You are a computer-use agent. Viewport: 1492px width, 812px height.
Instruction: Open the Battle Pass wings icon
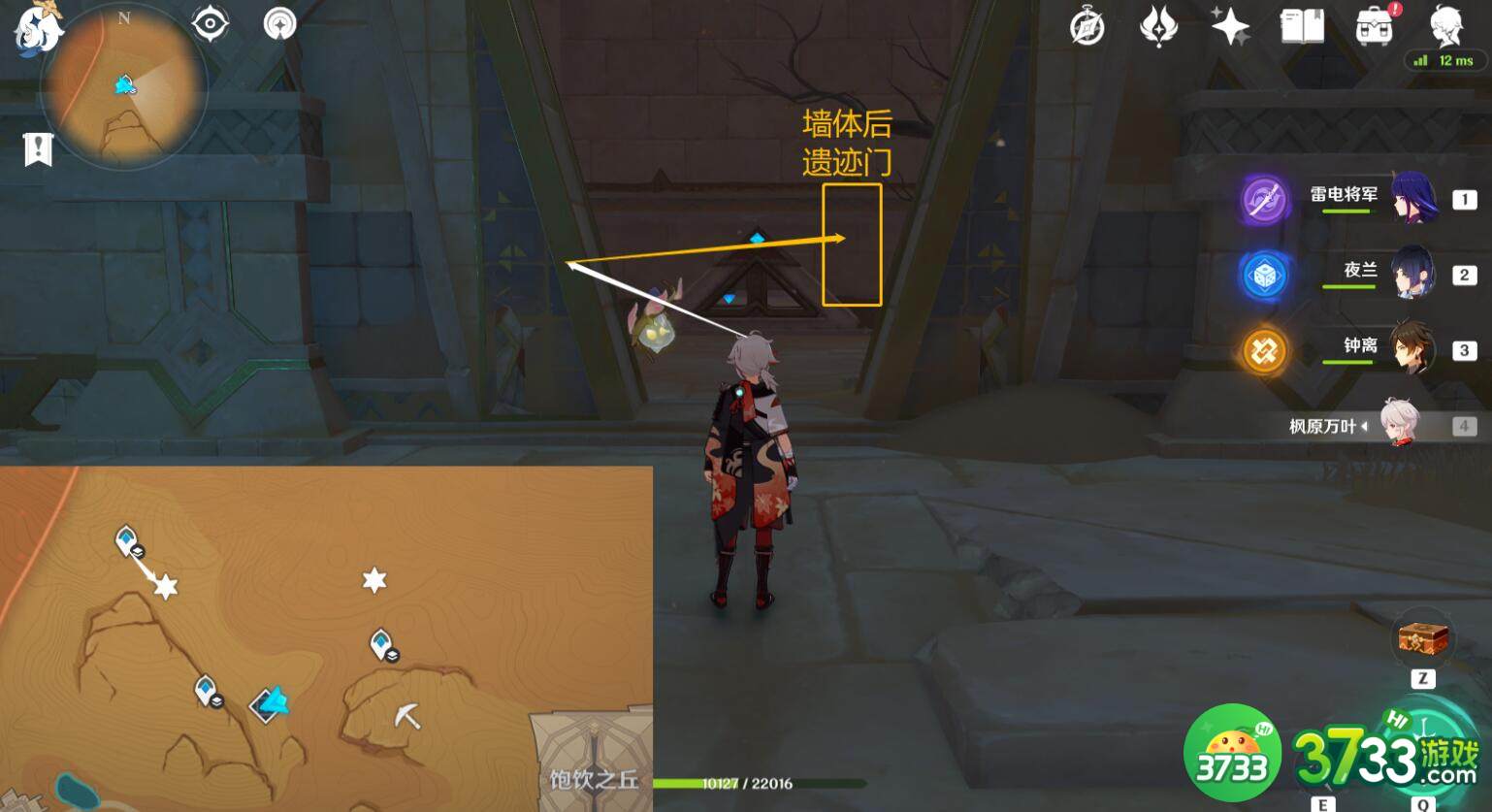tap(1159, 26)
